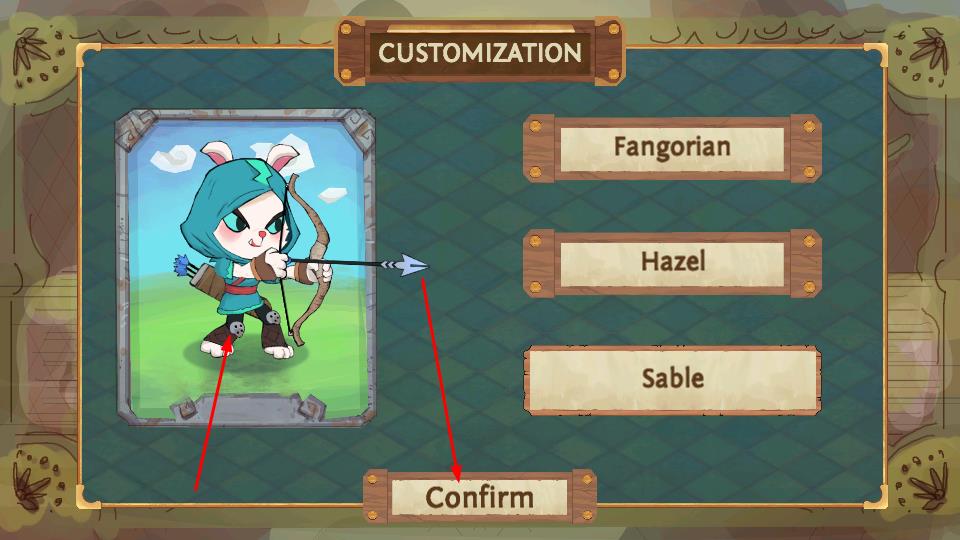This screenshot has height=540, width=960.
Task: Select the Fangorian option
Action: [672, 148]
